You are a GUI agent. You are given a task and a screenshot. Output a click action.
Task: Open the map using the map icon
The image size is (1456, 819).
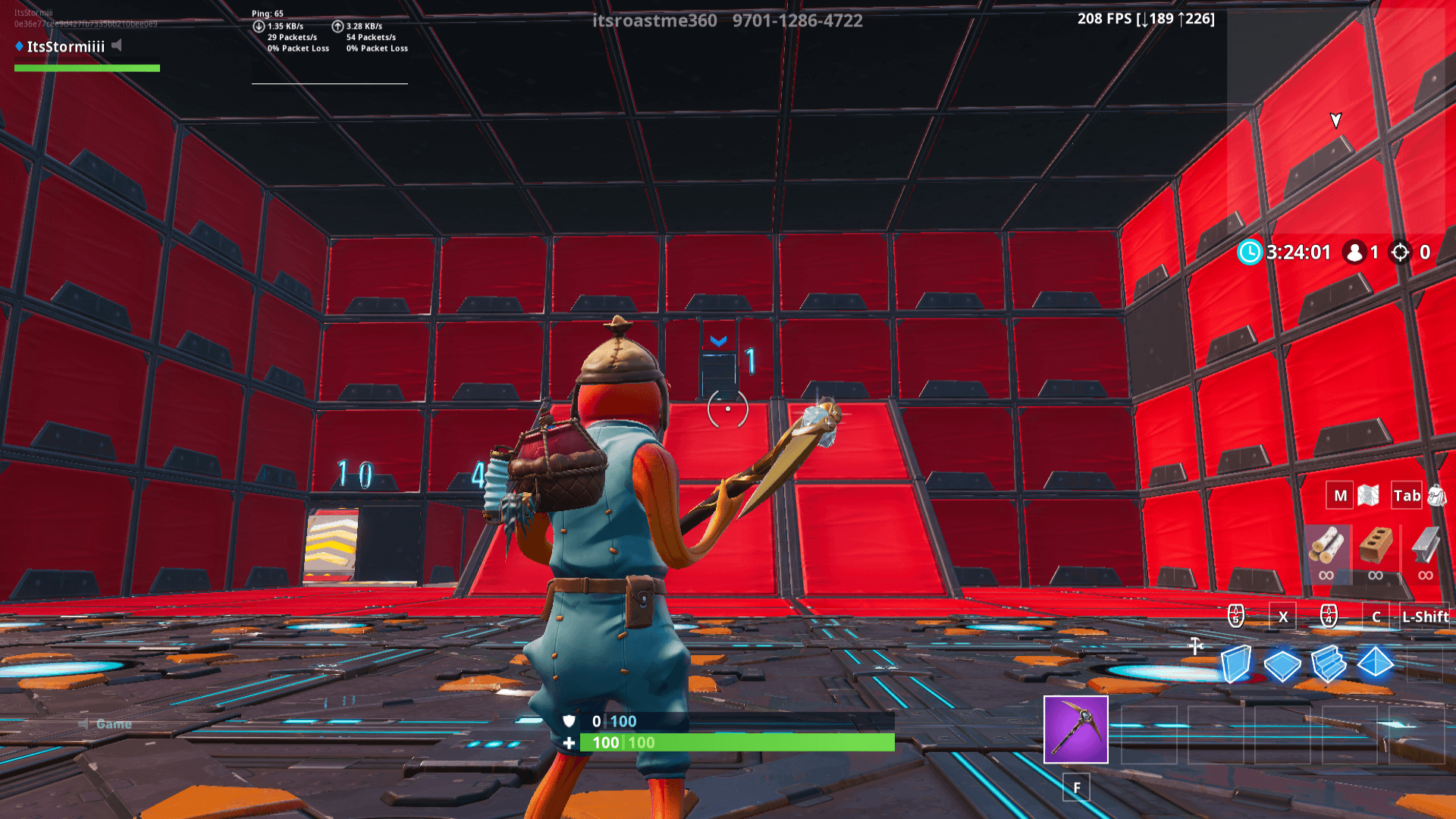point(1367,494)
